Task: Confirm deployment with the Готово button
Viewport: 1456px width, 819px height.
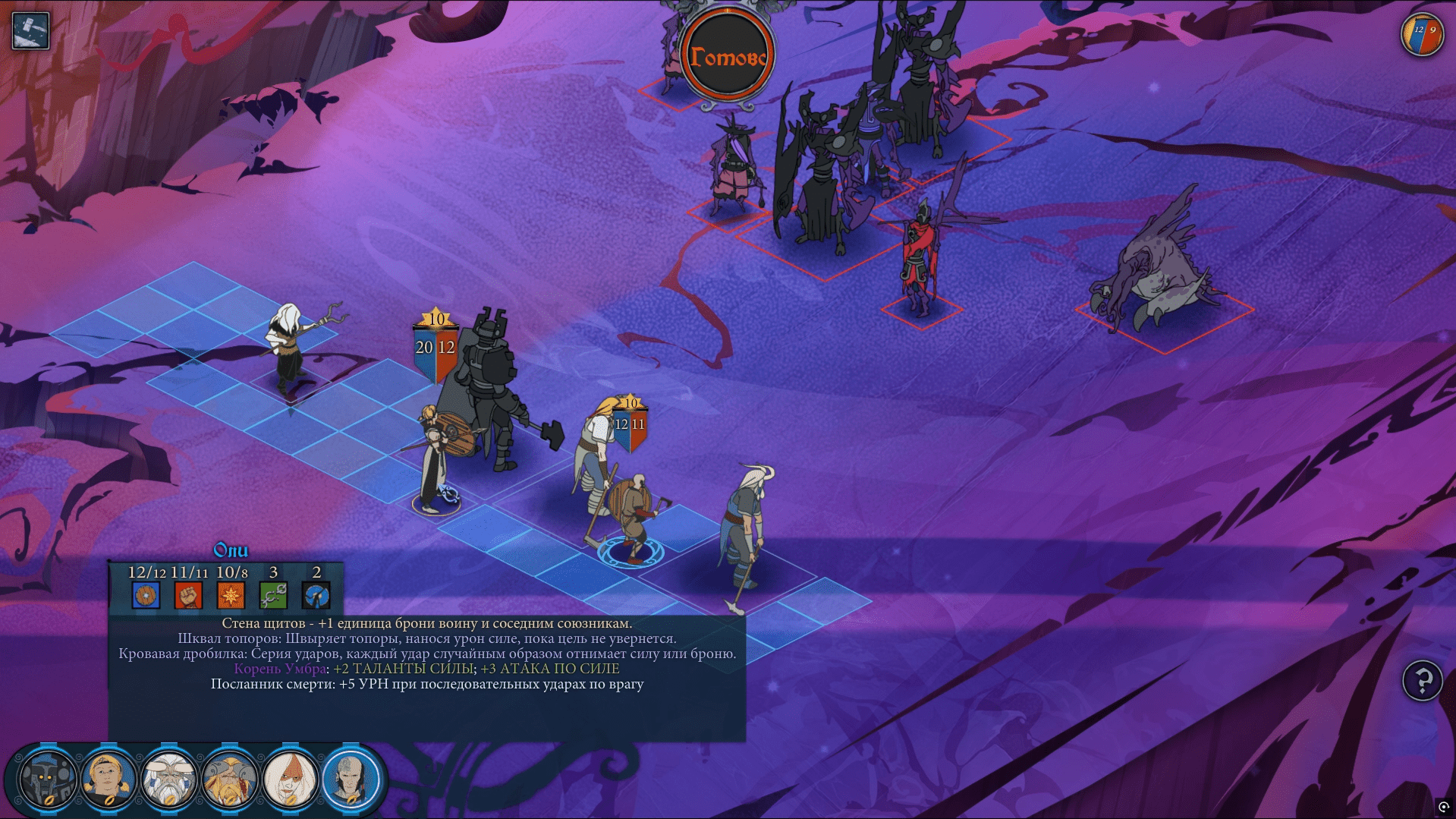Action: point(726,58)
